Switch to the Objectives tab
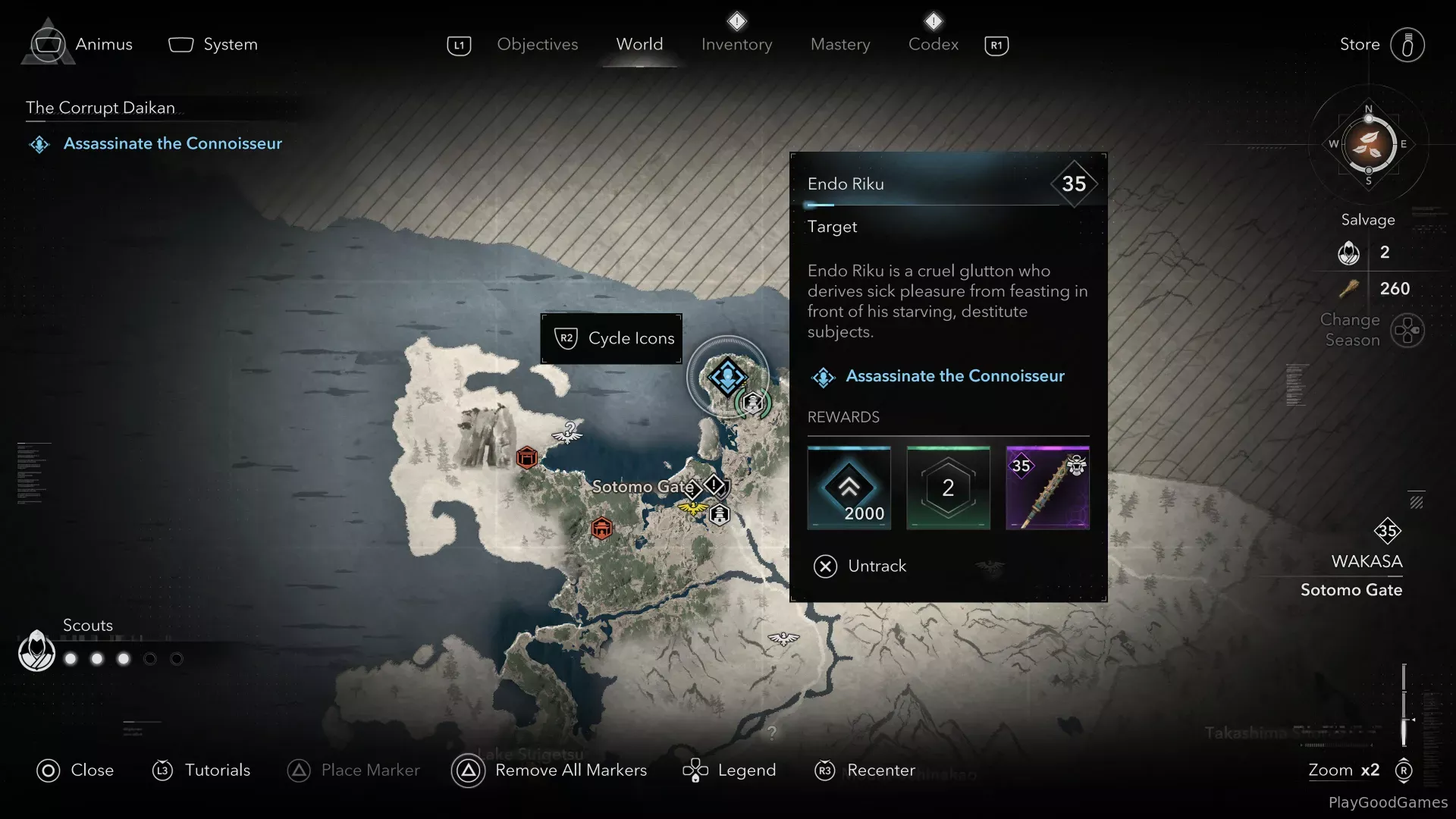Screen dimensions: 1456x819 pyautogui.click(x=537, y=45)
